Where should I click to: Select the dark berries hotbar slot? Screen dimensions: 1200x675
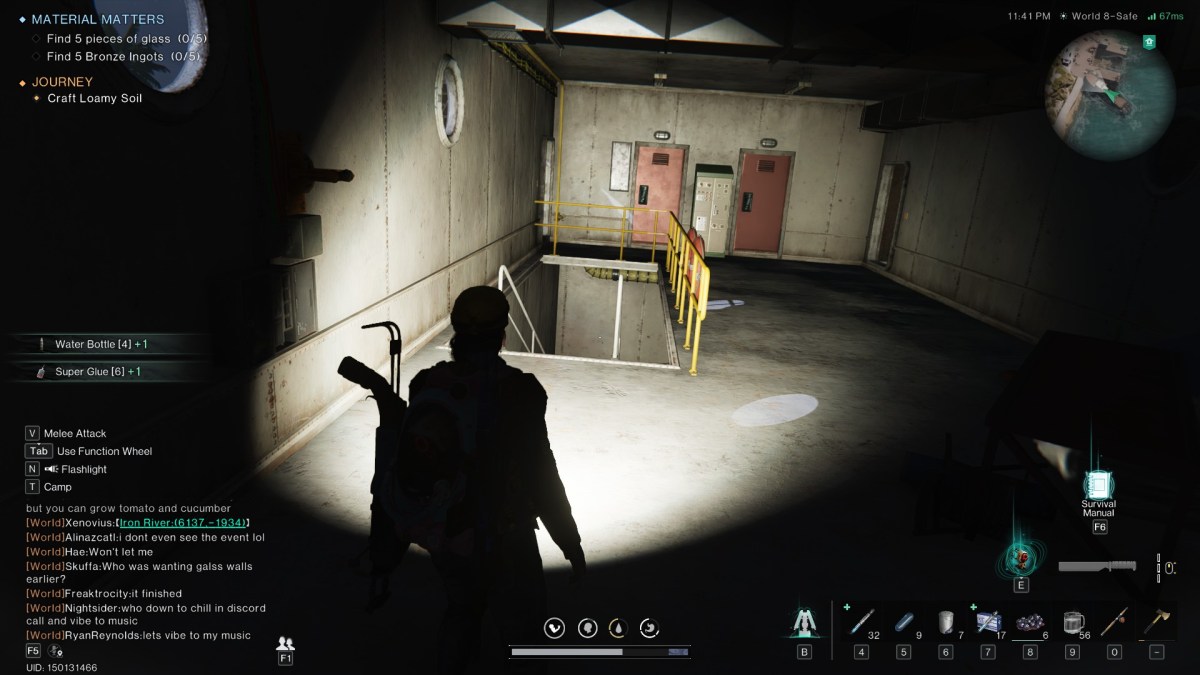1029,621
